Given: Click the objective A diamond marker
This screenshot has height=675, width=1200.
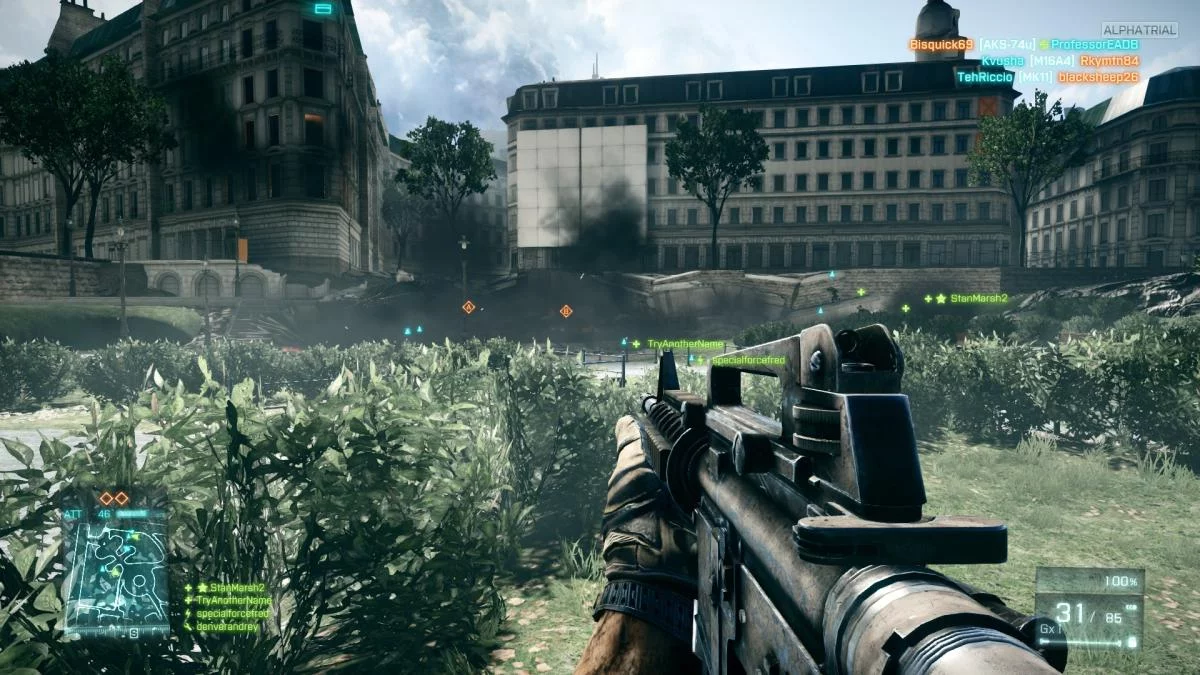Looking at the screenshot, I should (x=467, y=307).
